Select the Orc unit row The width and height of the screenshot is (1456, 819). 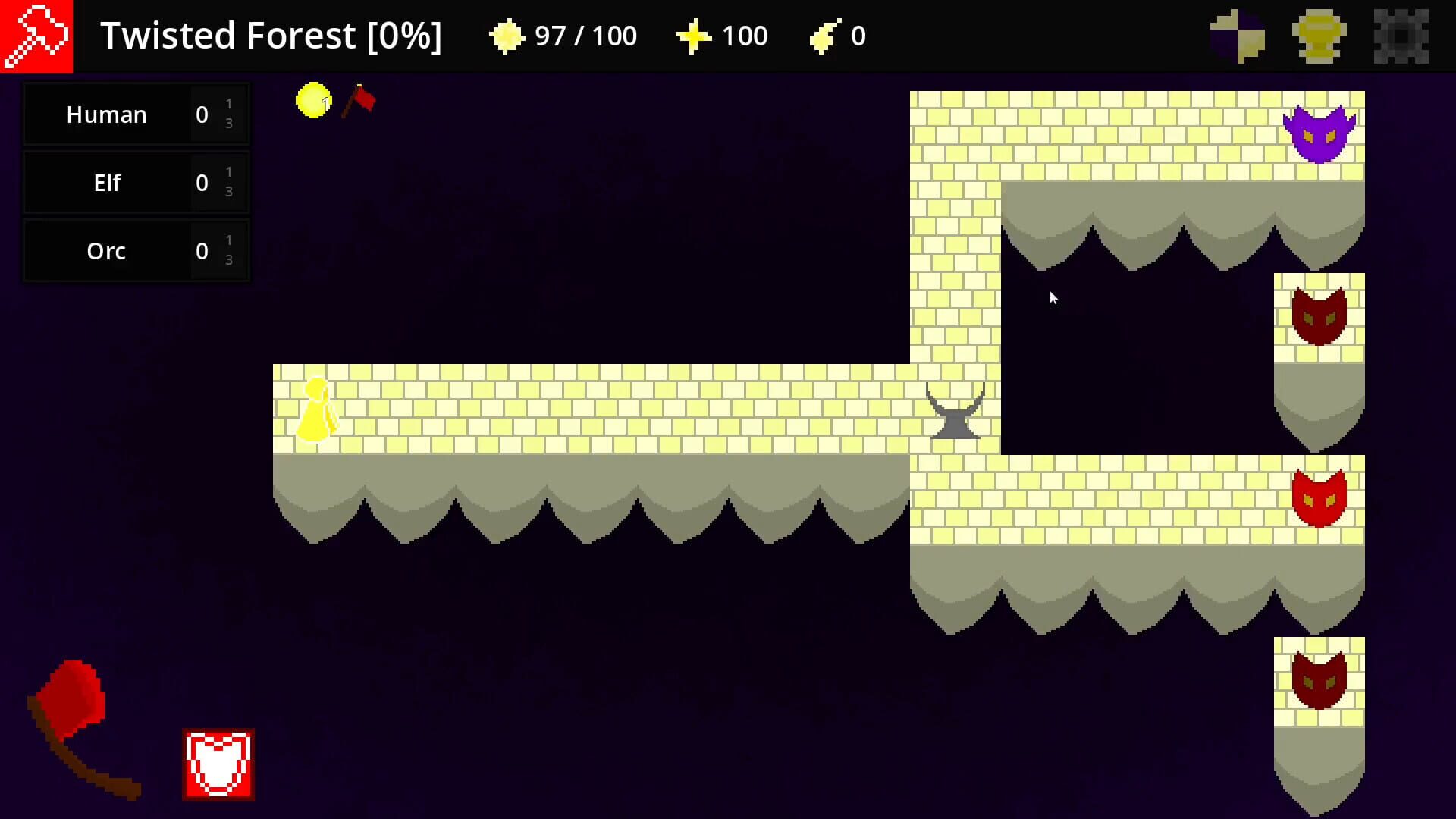tap(106, 251)
